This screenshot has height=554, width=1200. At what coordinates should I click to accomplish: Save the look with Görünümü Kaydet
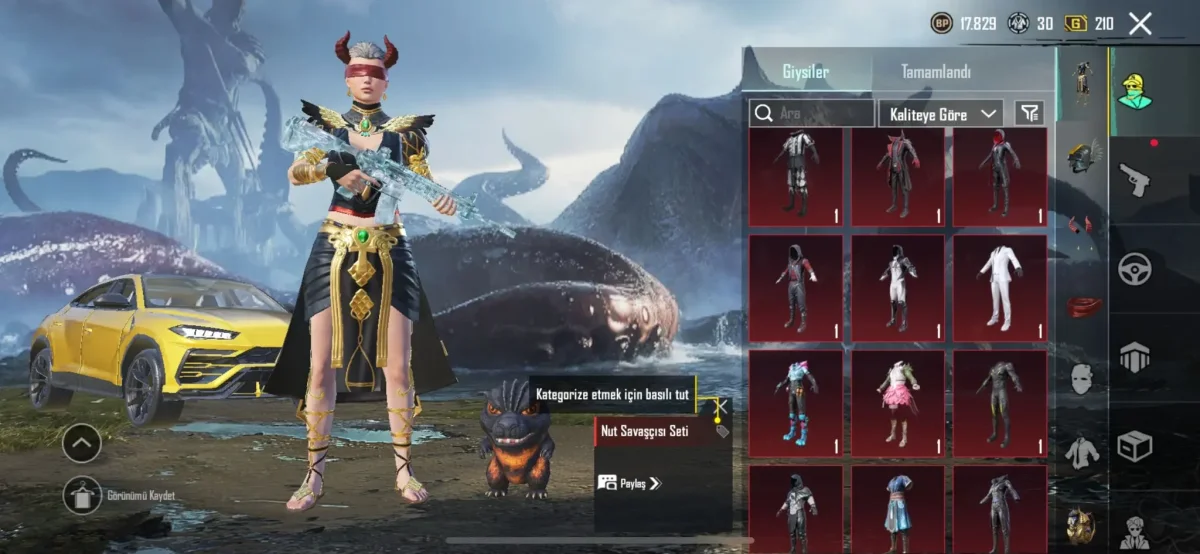82,495
